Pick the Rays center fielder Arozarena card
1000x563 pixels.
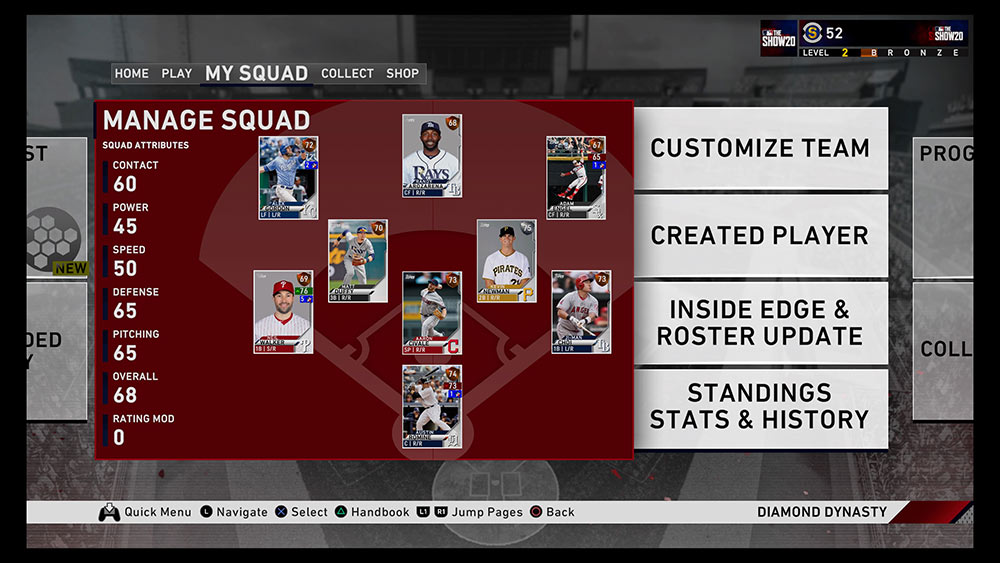(432, 156)
